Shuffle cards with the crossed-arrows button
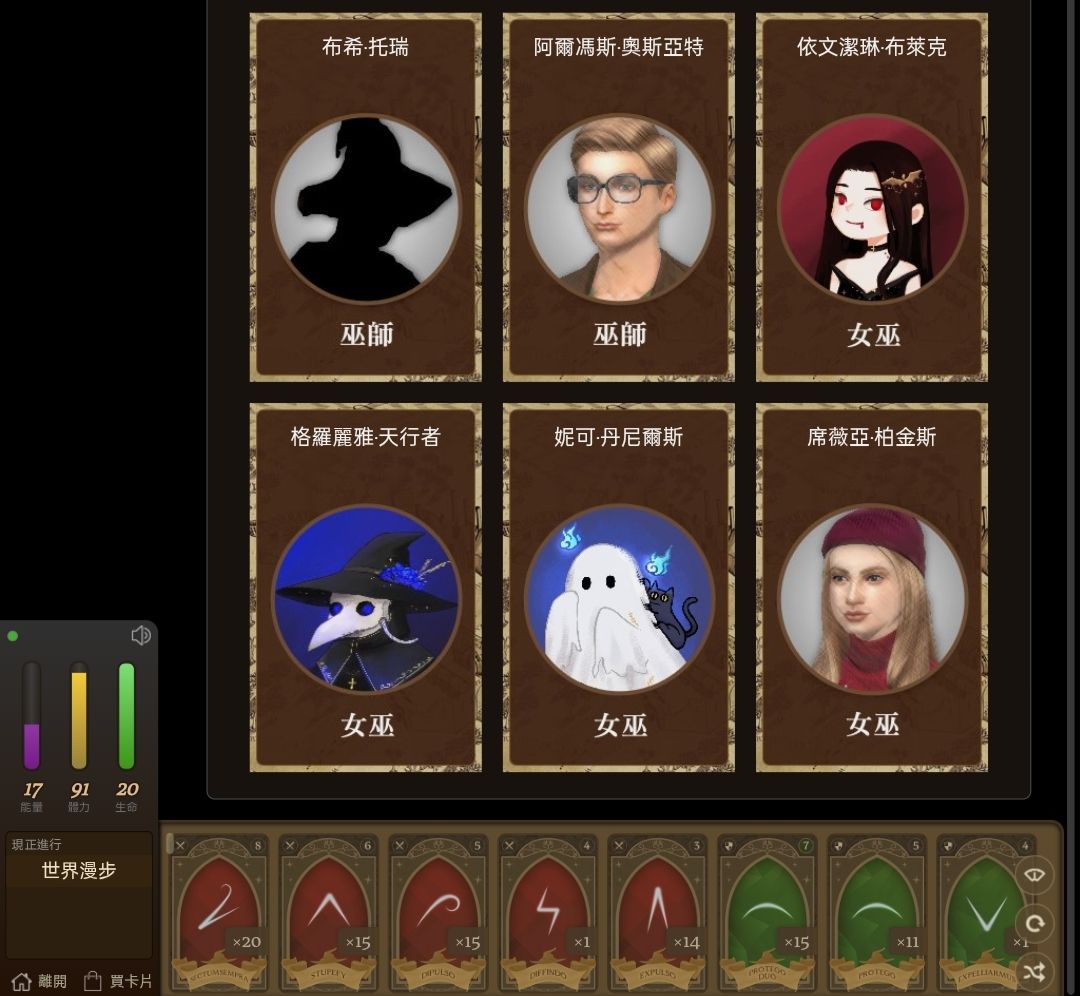This screenshot has height=996, width=1080. [x=1034, y=970]
